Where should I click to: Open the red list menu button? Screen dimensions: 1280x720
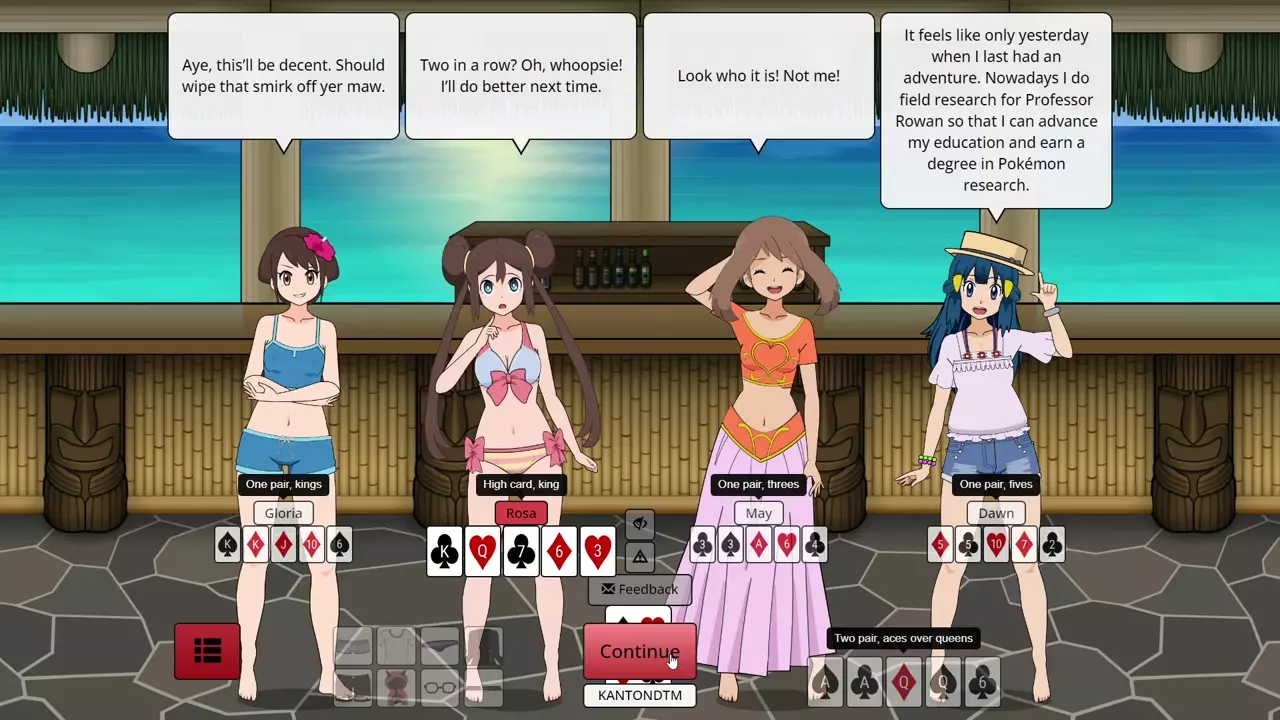coord(207,652)
